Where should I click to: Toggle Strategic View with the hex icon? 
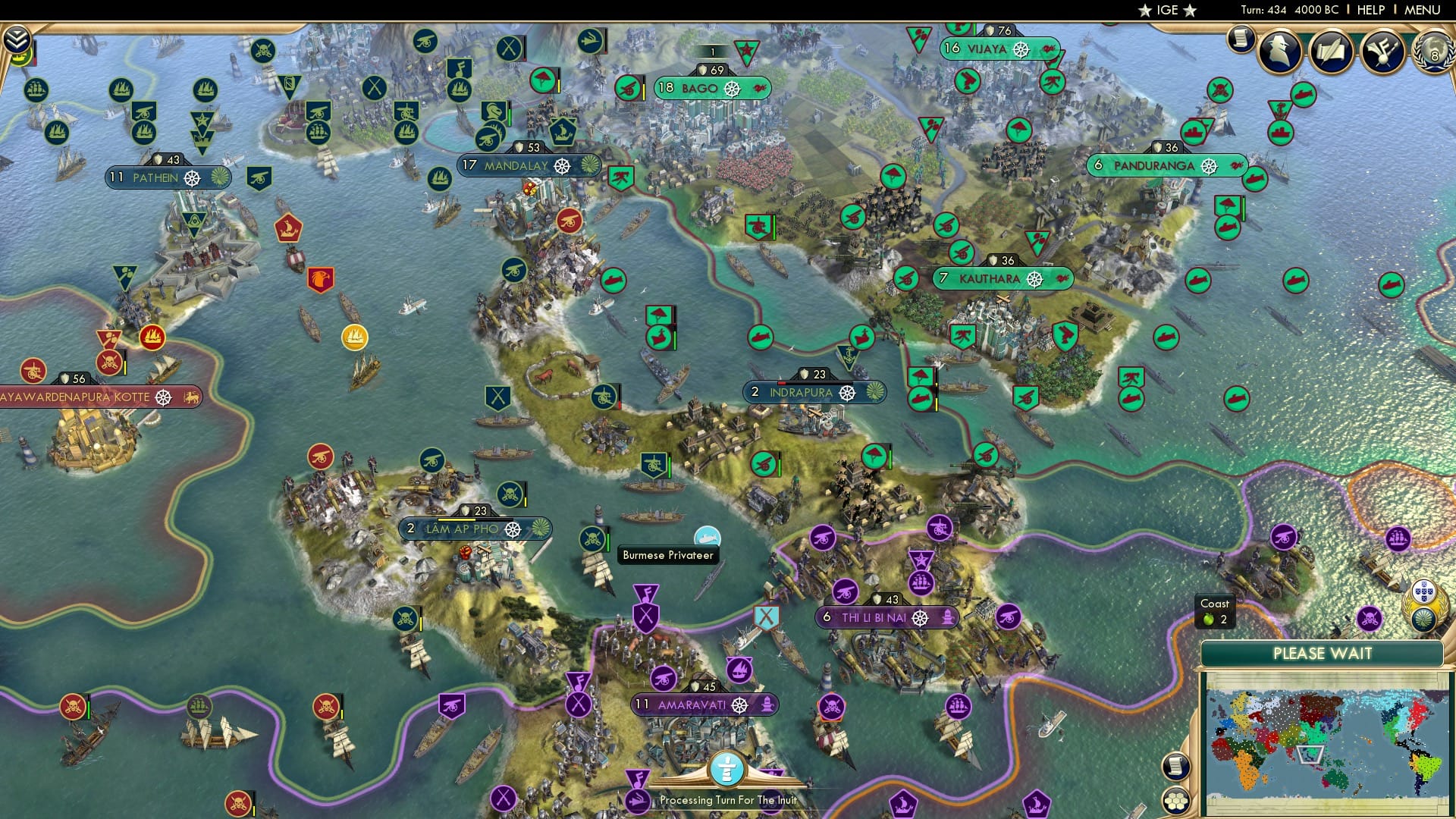[x=1177, y=801]
